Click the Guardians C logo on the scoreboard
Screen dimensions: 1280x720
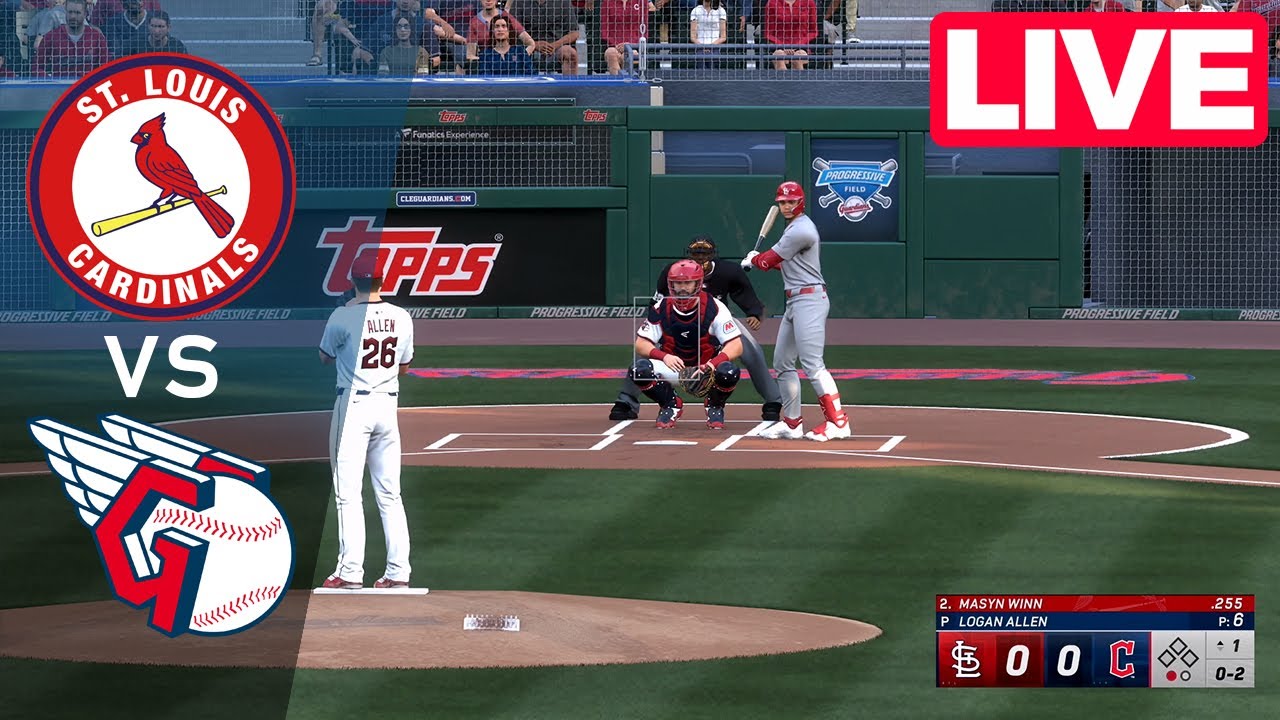1123,659
